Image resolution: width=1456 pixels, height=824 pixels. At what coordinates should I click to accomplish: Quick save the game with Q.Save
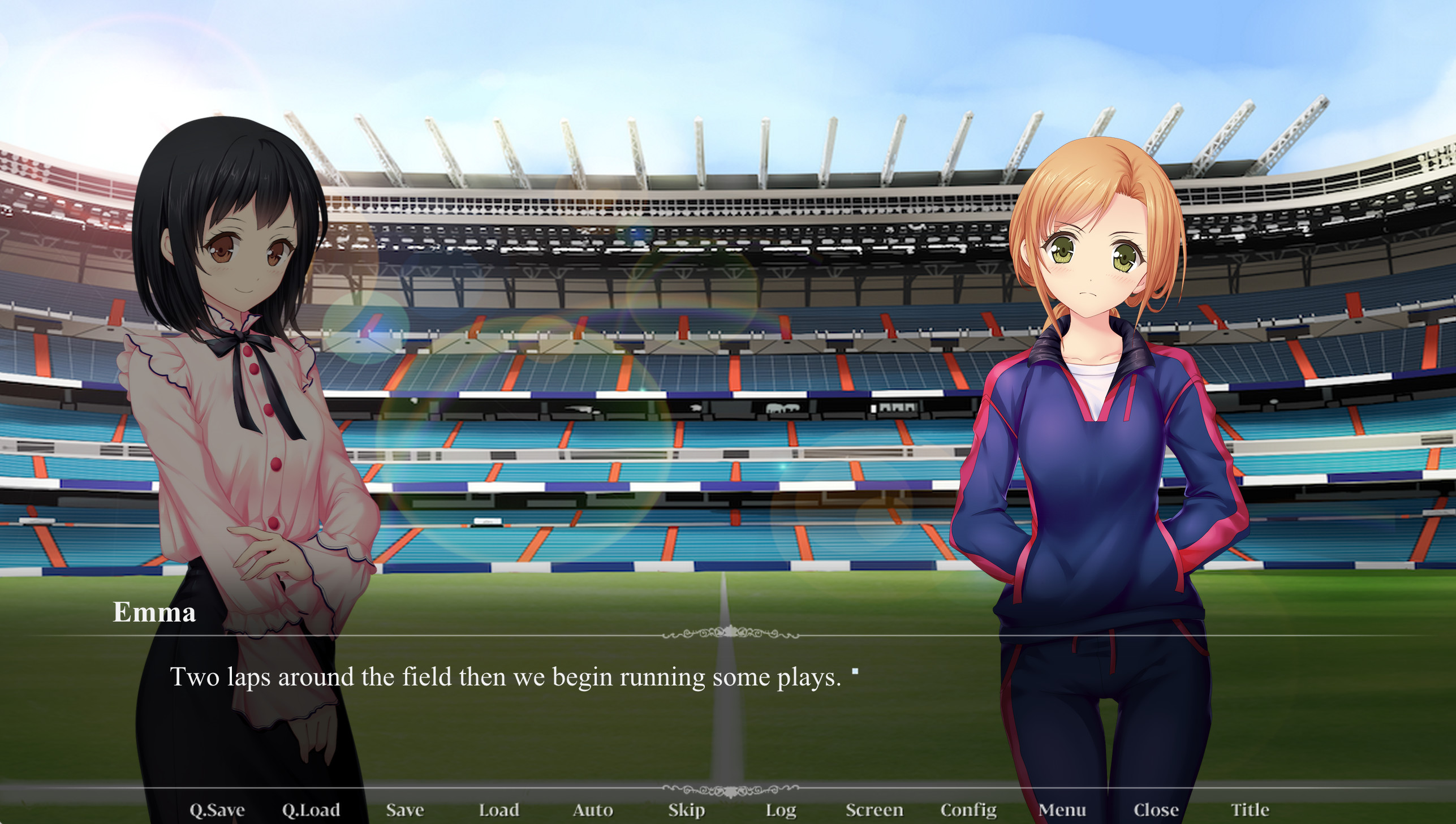click(217, 810)
